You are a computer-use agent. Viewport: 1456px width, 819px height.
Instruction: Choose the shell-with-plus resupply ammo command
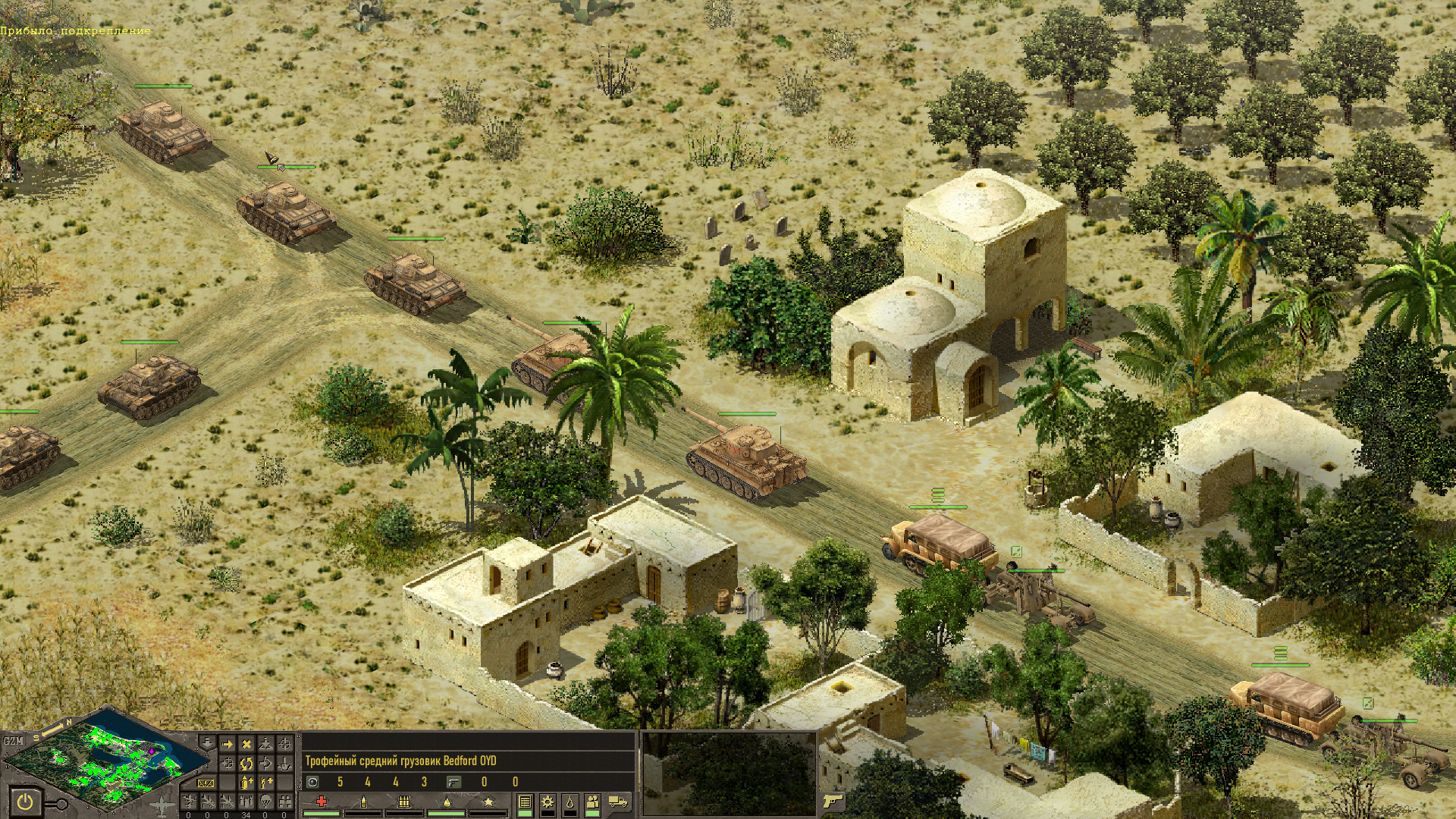pos(246,782)
